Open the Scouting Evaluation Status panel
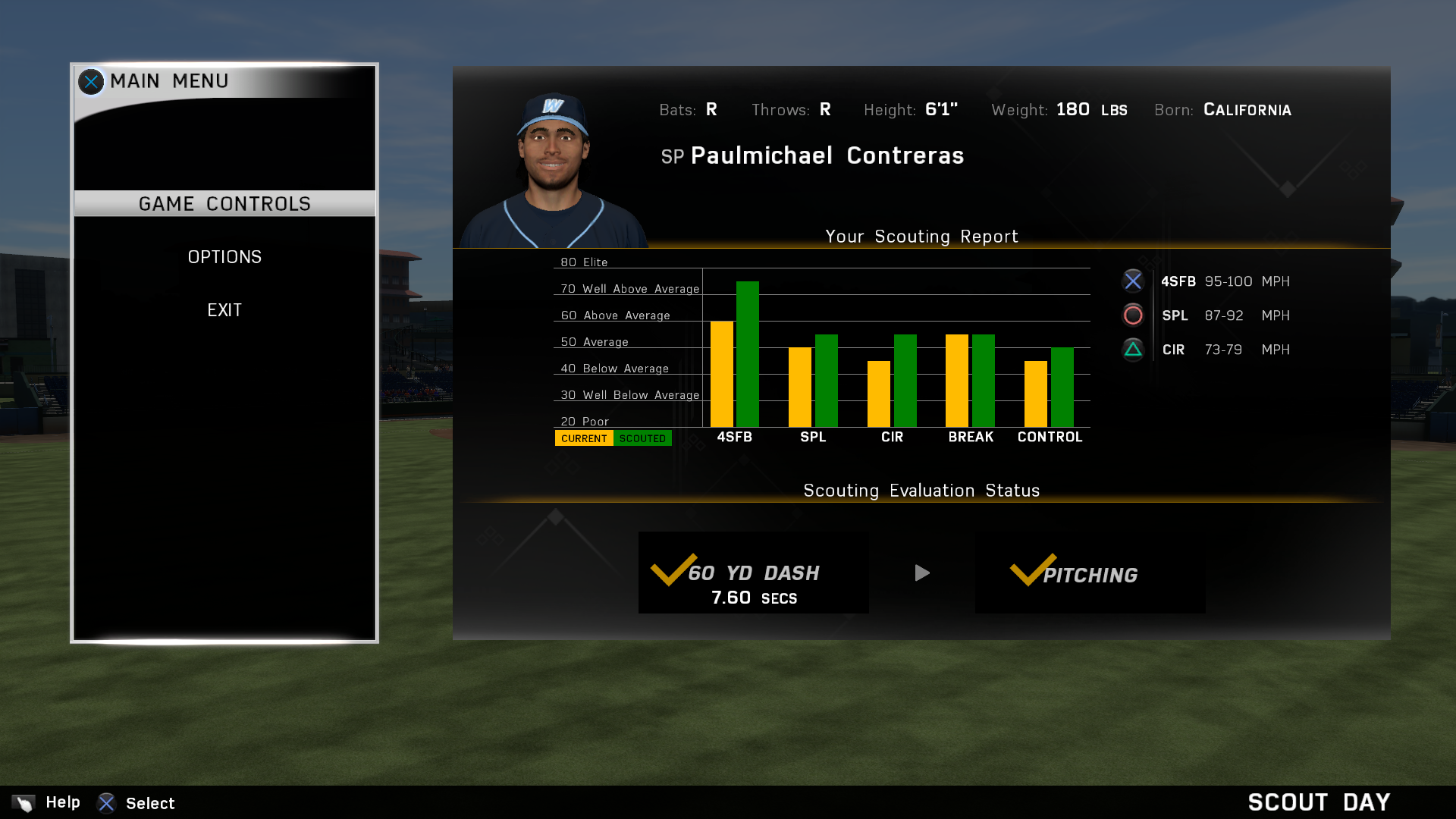This screenshot has height=819, width=1456. 921,491
